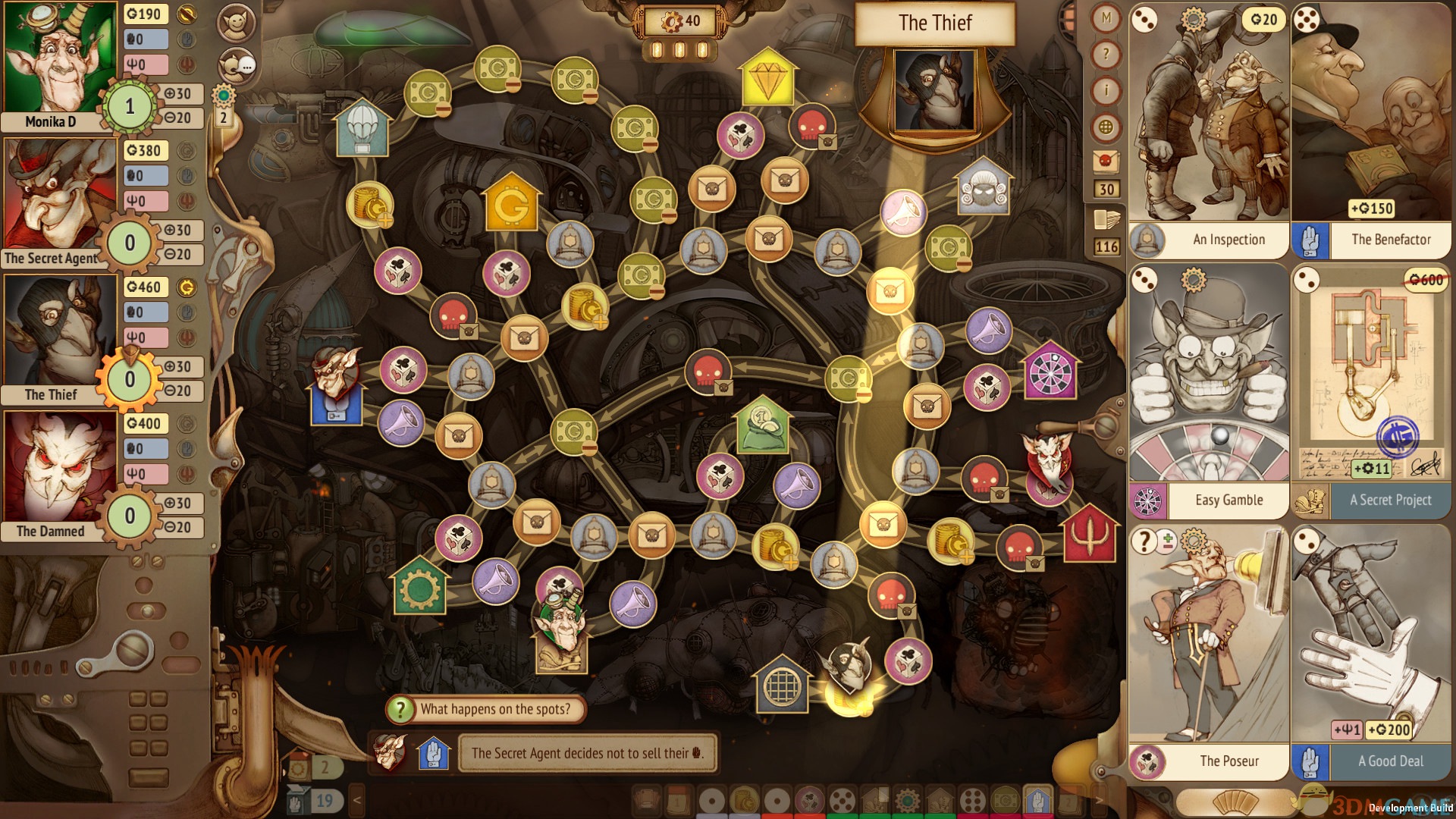Open the goblin speech bubble chat button
This screenshot has height=819, width=1456.
point(236,66)
